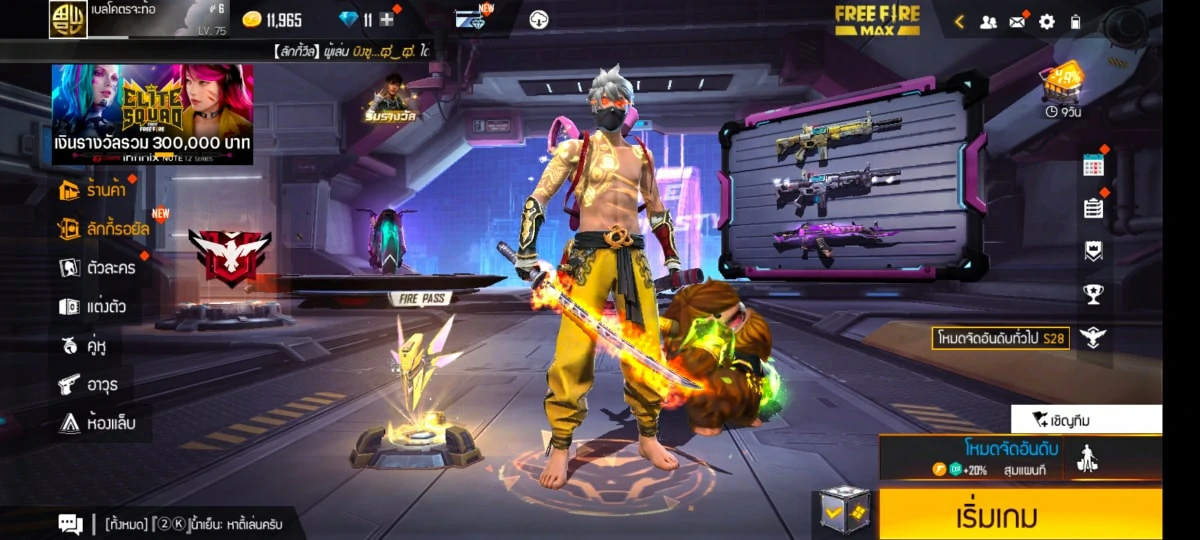Open the ลักกี้รอยัล Luck Royale menu
This screenshot has width=1200, height=540.
tap(104, 229)
